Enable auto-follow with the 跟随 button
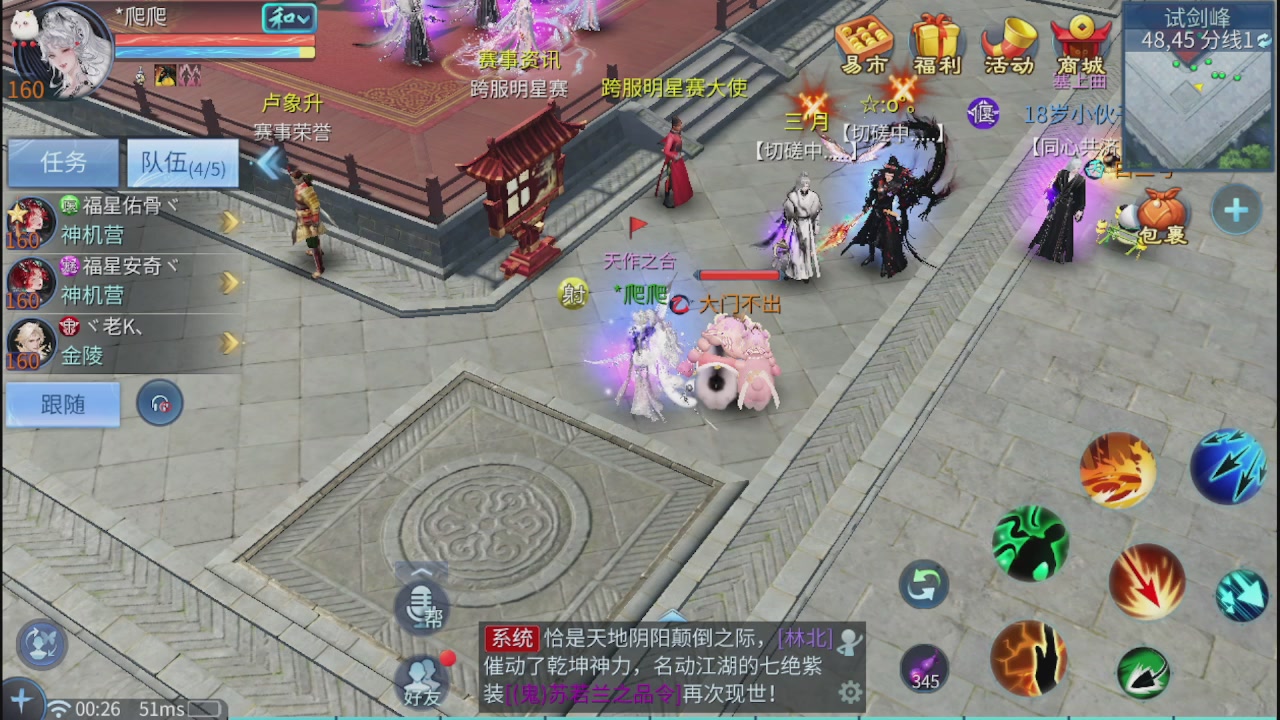Image resolution: width=1280 pixels, height=720 pixels. 62,404
